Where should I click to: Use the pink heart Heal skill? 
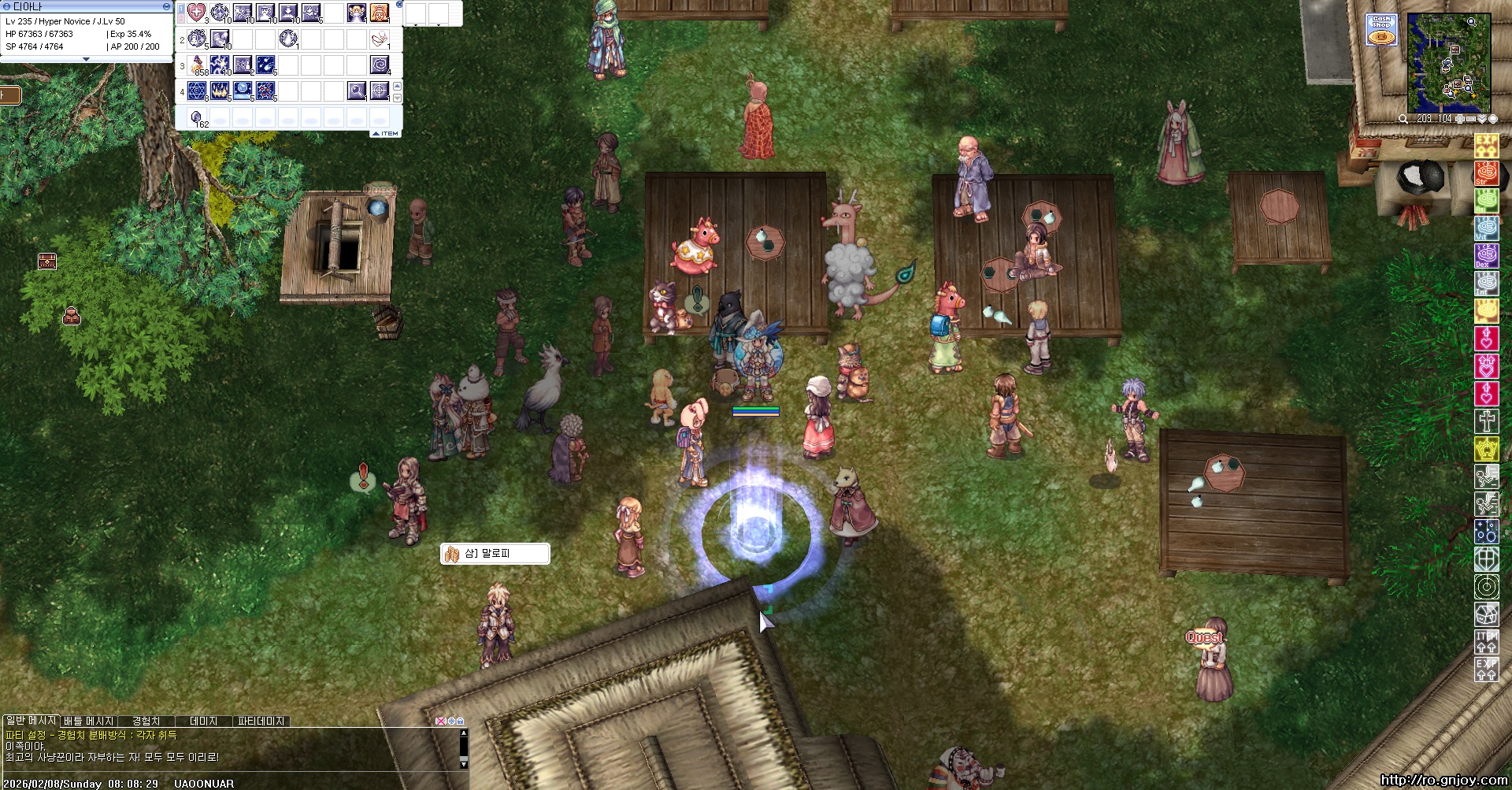click(x=197, y=13)
